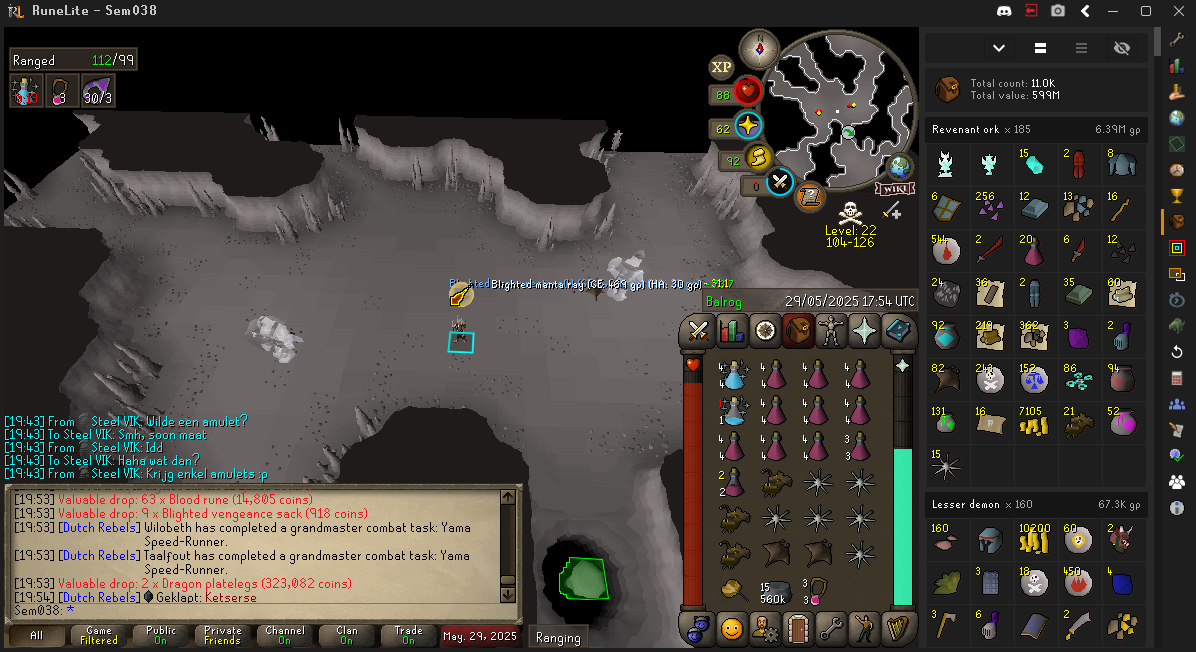
Task: Open the Combat Options tab
Action: point(699,330)
